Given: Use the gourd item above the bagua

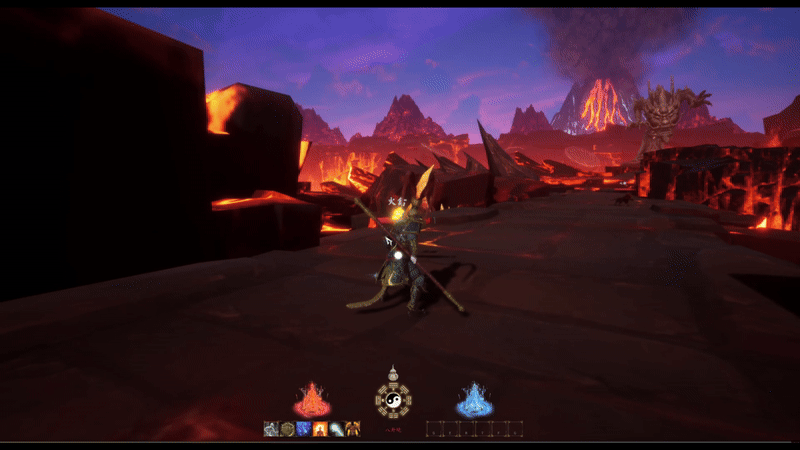Looking at the screenshot, I should [393, 372].
